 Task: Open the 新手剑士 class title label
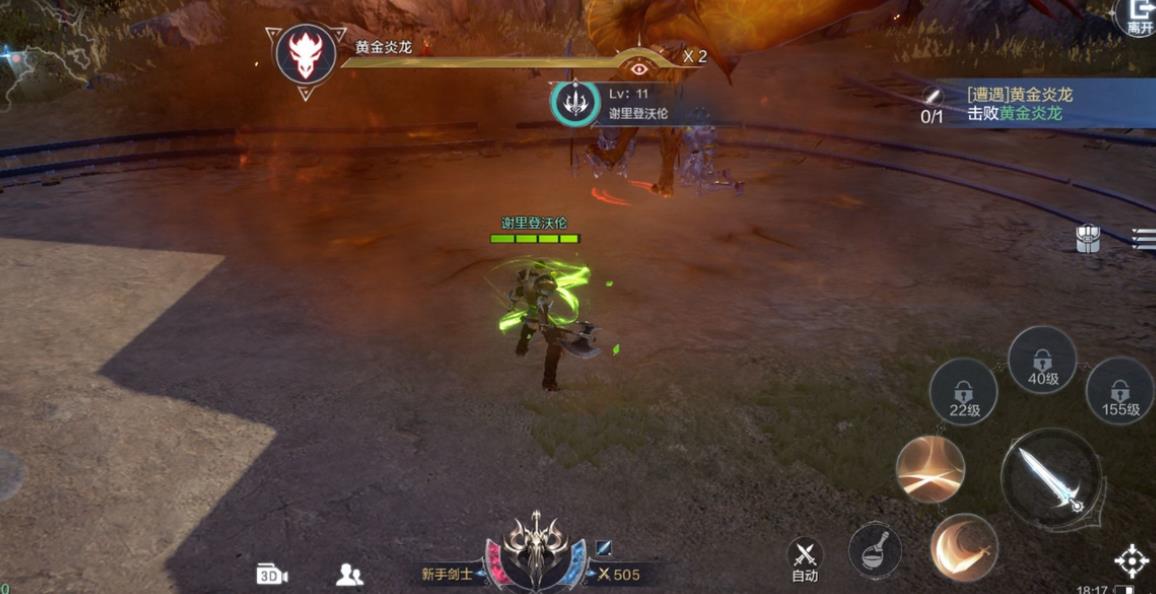(447, 574)
